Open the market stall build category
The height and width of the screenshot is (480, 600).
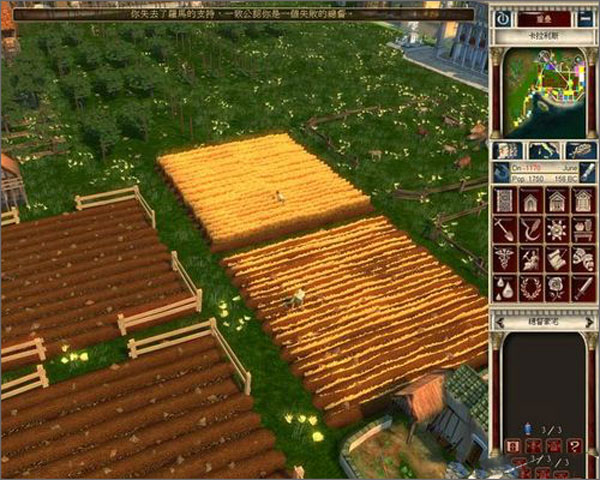[582, 230]
